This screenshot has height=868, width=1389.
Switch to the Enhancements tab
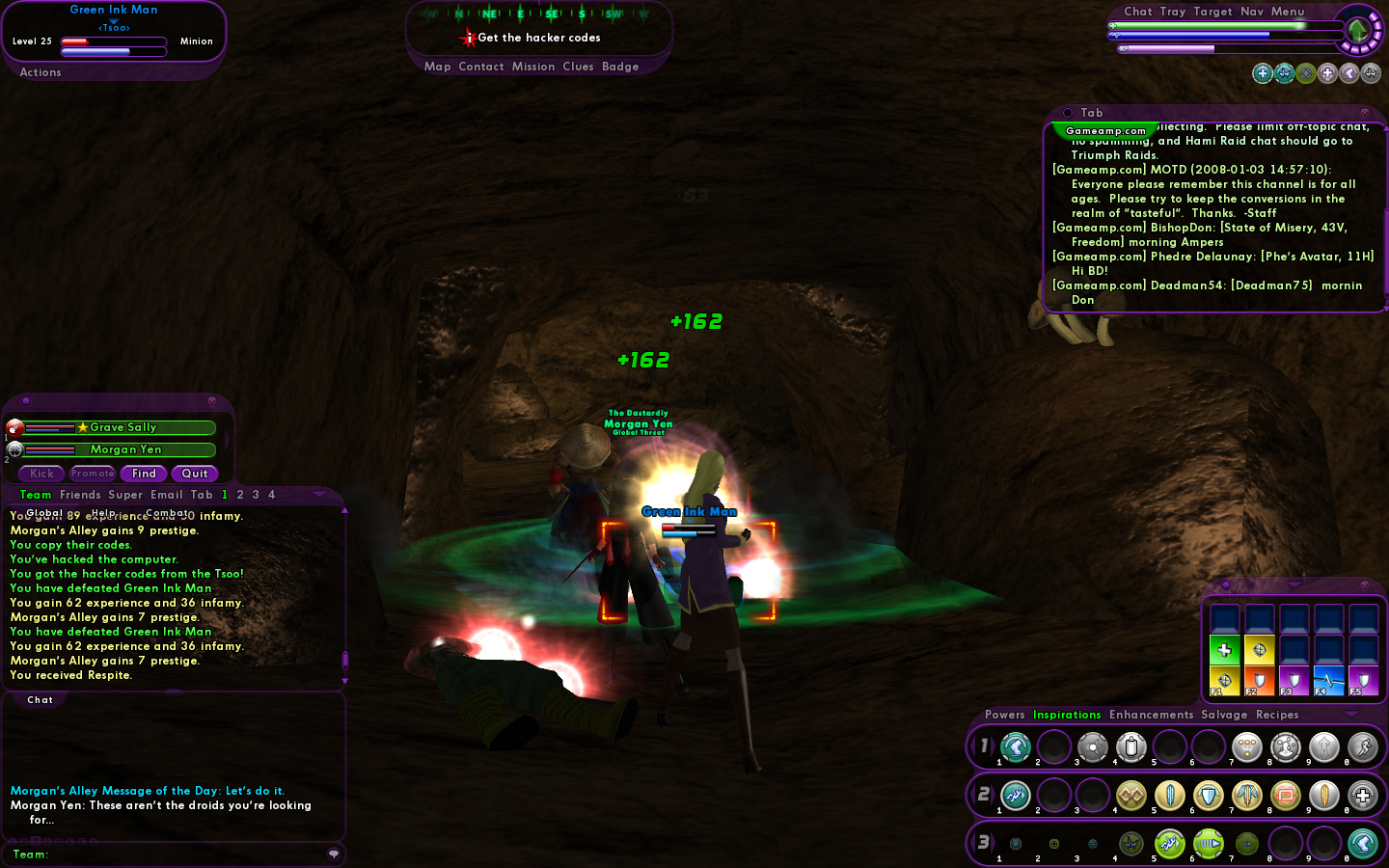coord(1151,715)
